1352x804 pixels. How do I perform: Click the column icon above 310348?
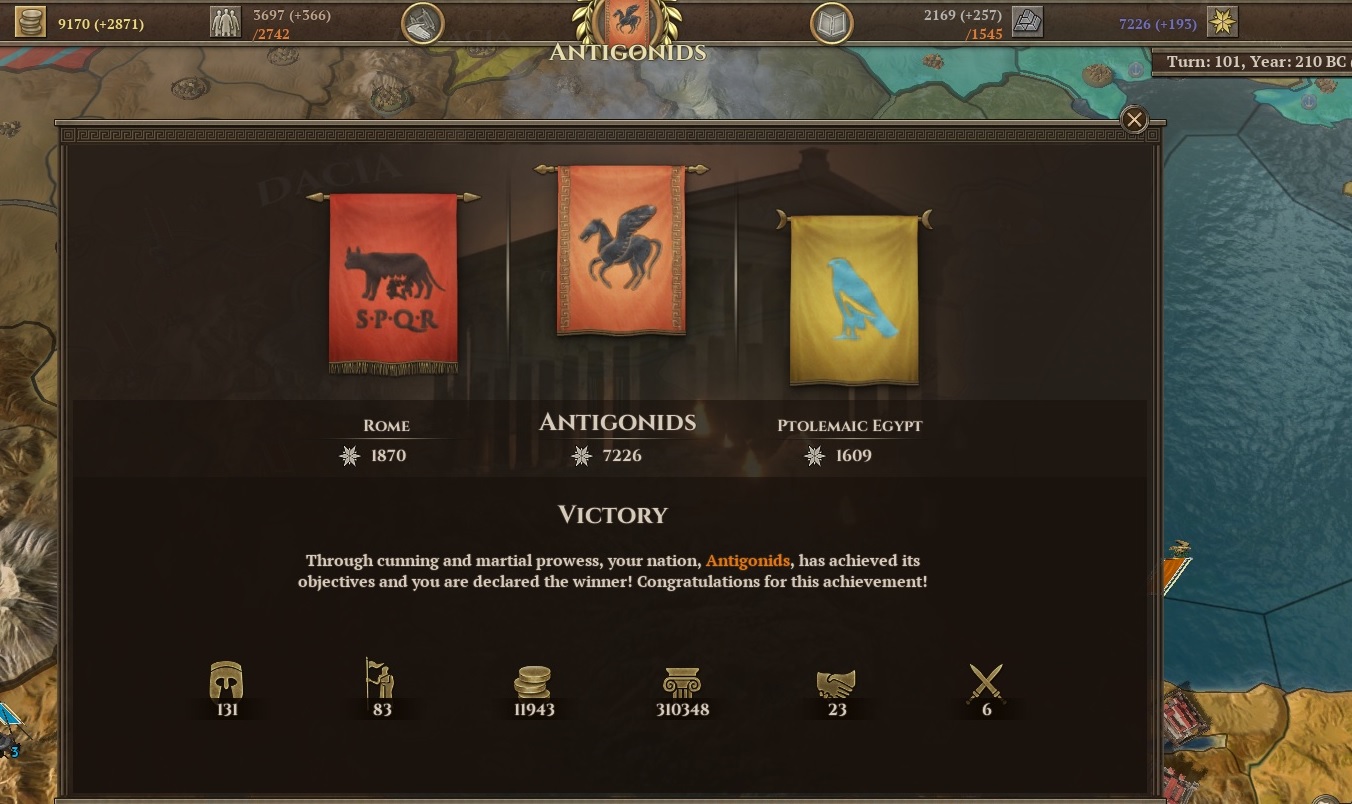pos(684,680)
